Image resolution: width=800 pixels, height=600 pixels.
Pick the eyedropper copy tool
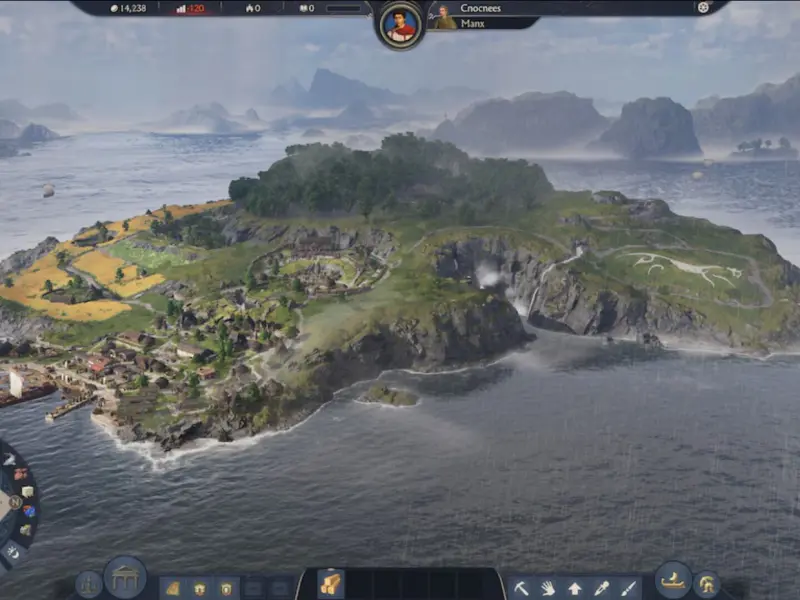(601, 588)
